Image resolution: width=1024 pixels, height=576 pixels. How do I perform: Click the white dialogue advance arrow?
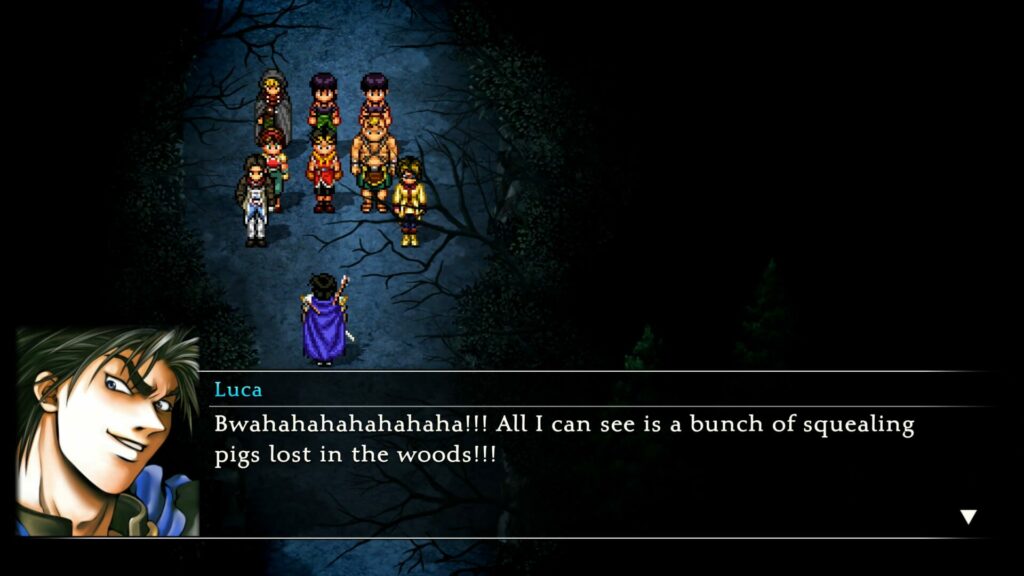(x=967, y=517)
